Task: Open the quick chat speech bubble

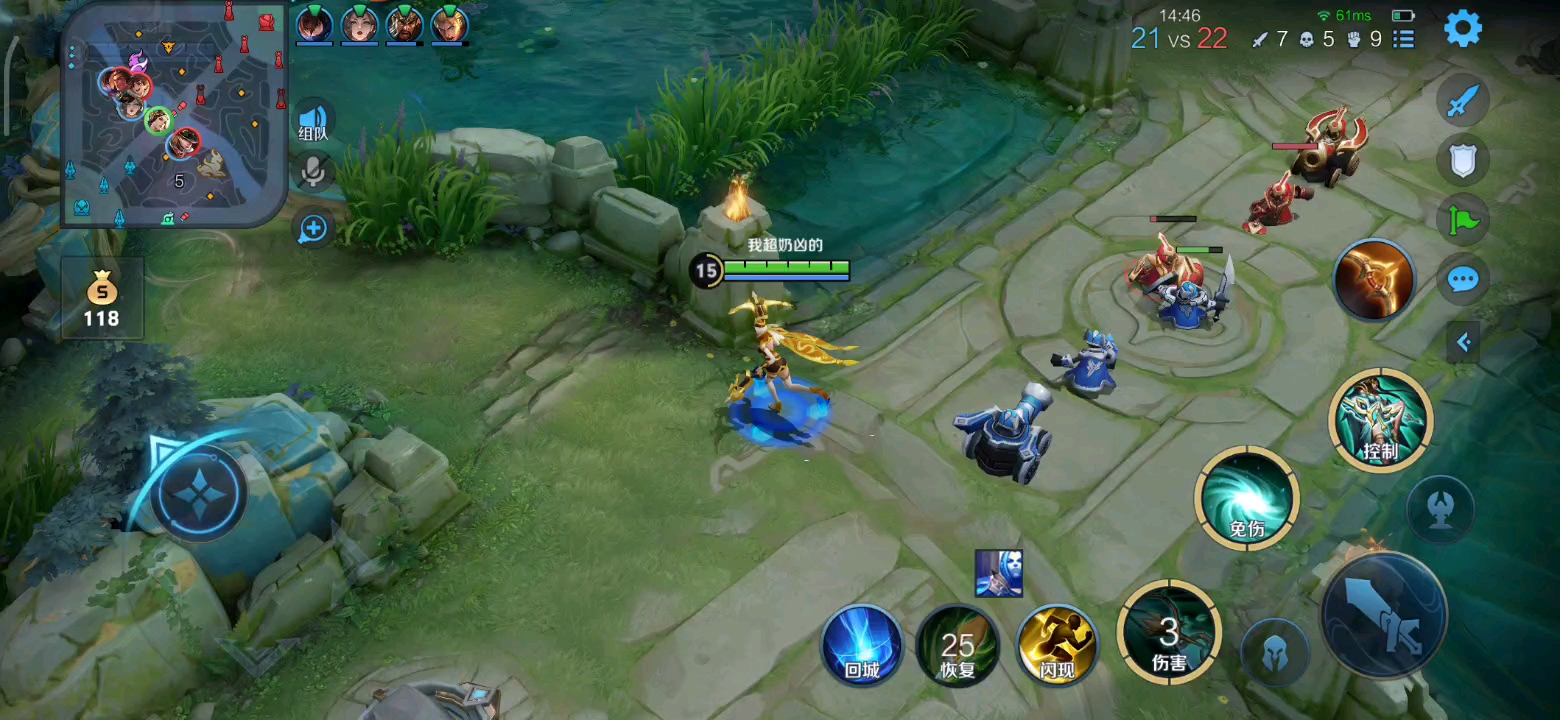Action: (1462, 279)
